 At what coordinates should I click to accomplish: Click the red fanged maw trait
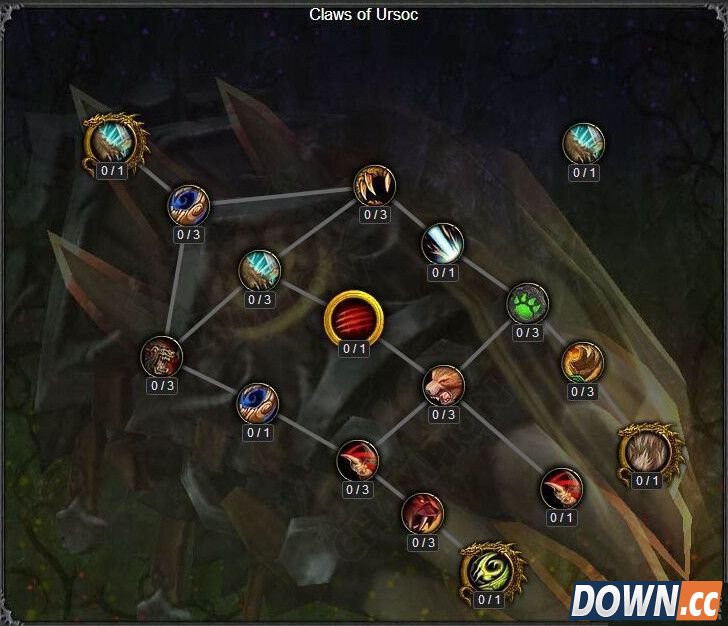tap(423, 514)
